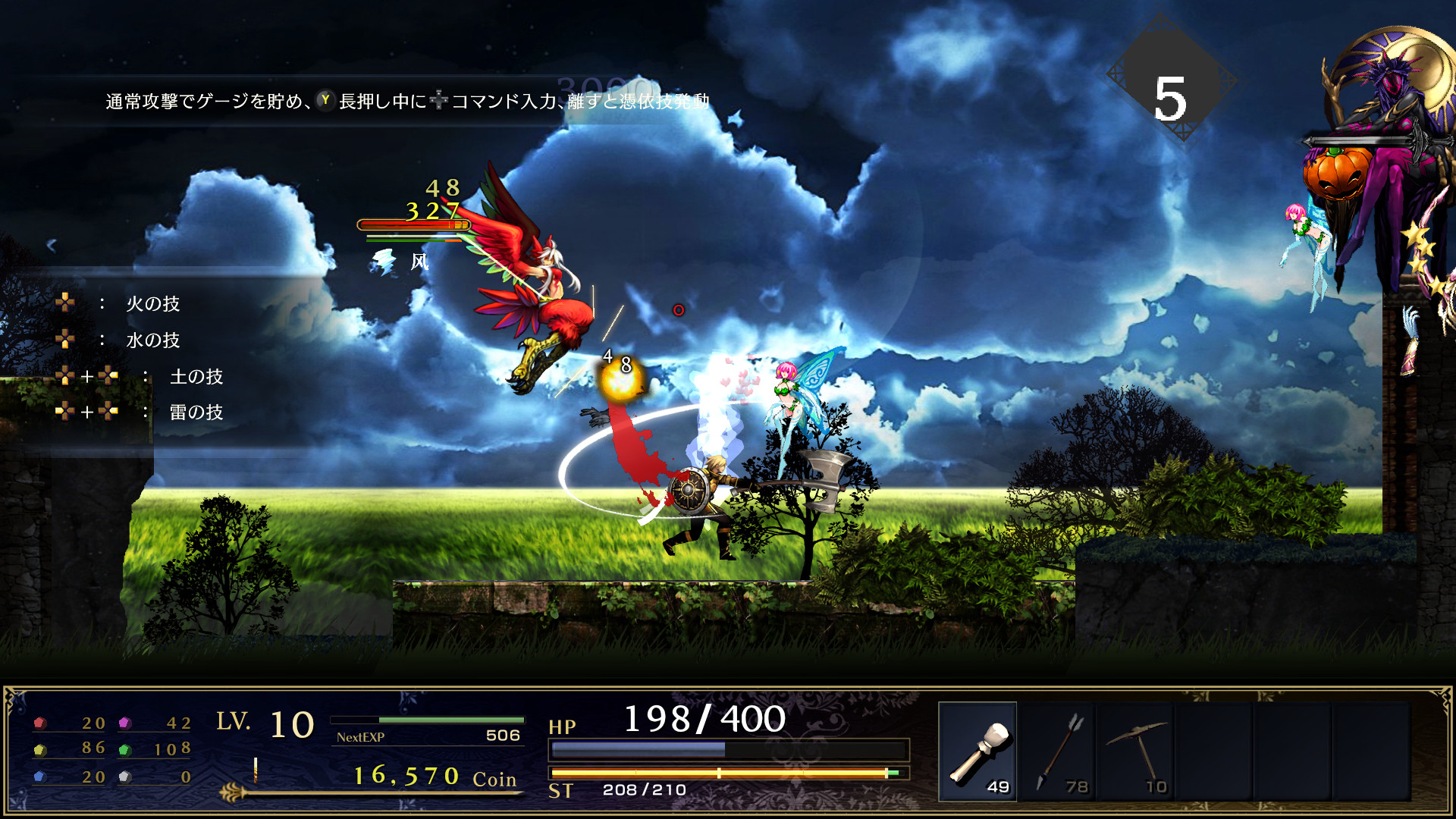This screenshot has width=1456, height=819.
Task: Click the NextEXP progress bar
Action: pos(428,721)
